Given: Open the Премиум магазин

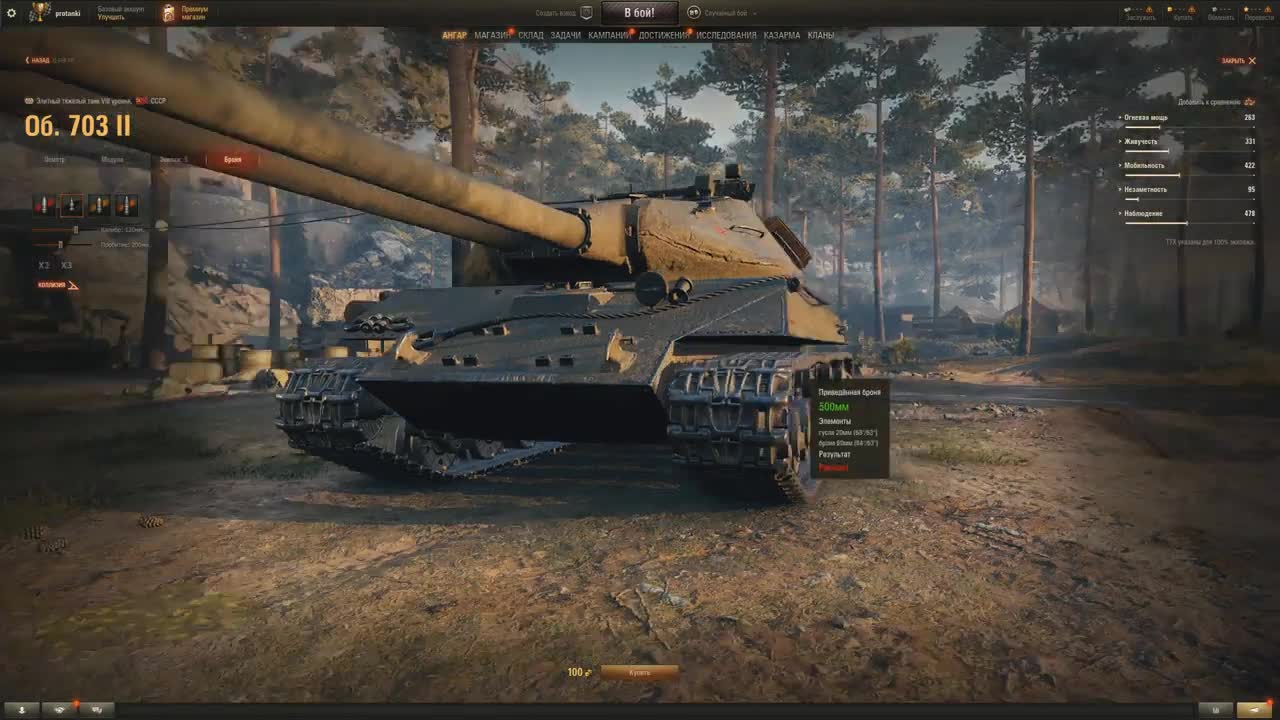Looking at the screenshot, I should pyautogui.click(x=185, y=13).
